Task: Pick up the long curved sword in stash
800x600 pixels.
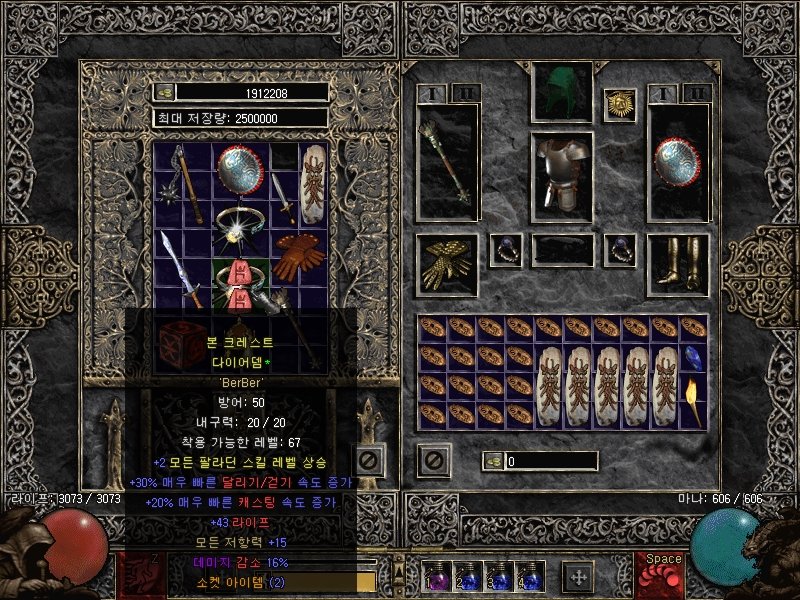Action: 180,265
